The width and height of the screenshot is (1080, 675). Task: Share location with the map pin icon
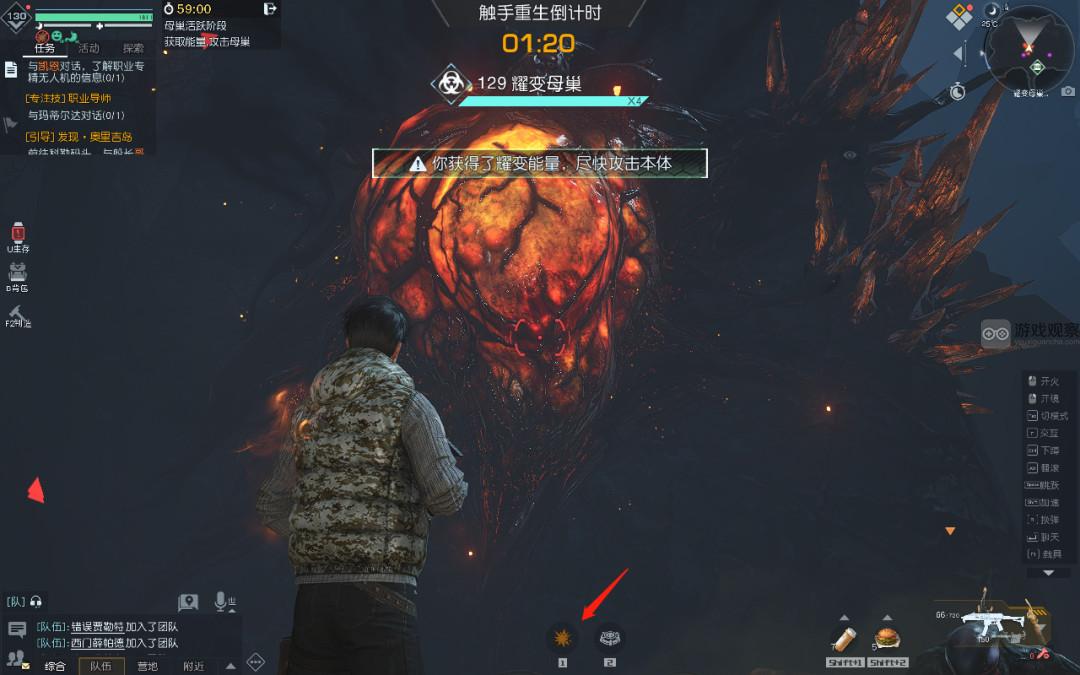(x=188, y=602)
